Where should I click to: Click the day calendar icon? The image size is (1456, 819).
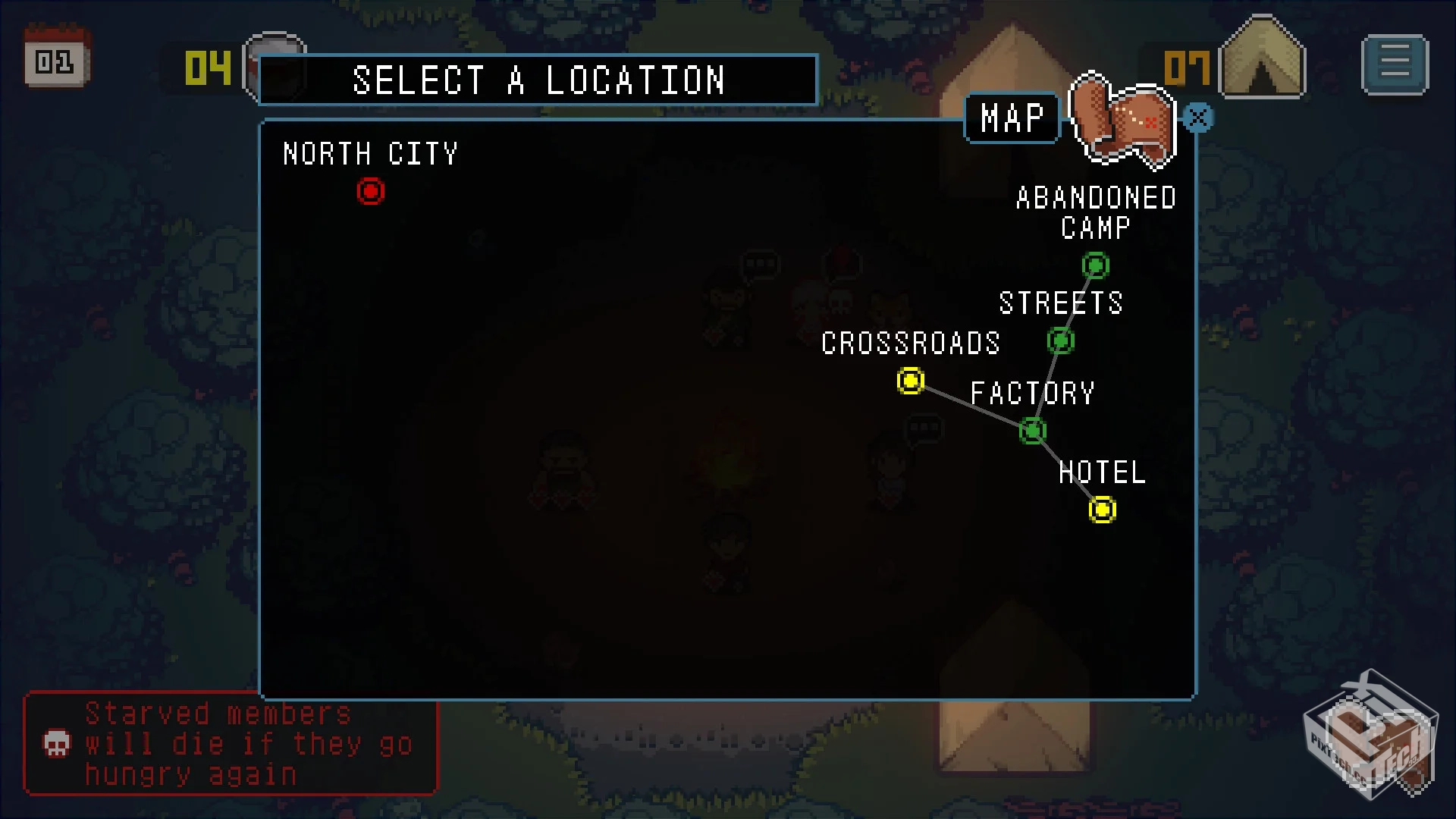56,59
